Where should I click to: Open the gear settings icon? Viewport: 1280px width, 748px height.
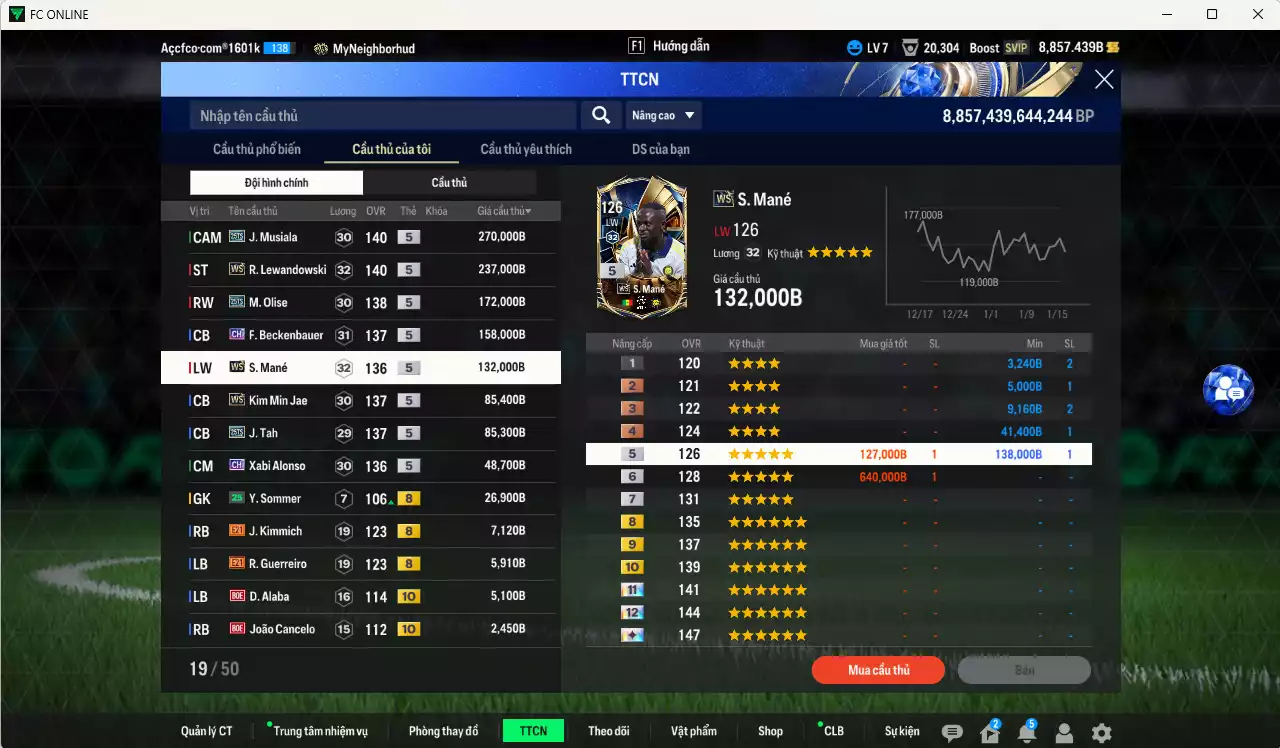pyautogui.click(x=1101, y=733)
